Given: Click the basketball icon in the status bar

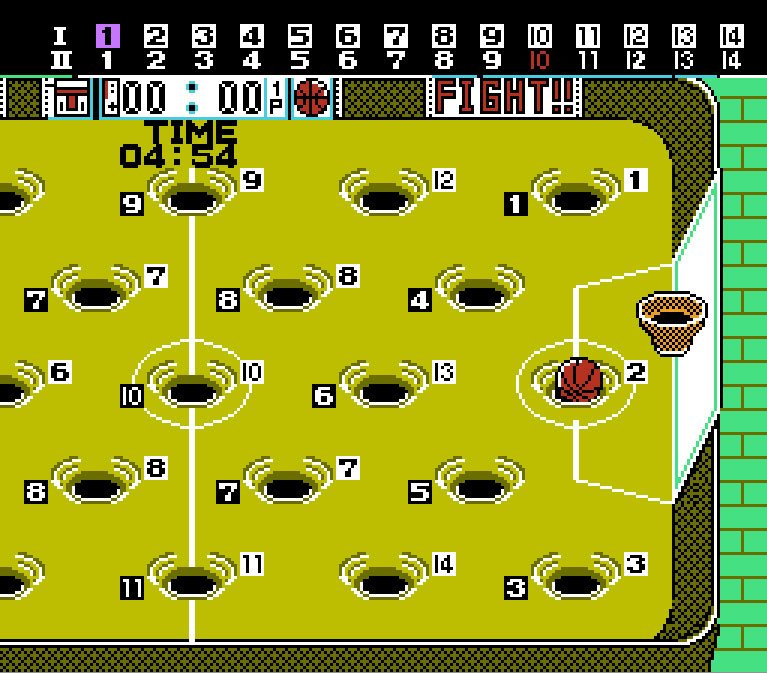Looking at the screenshot, I should (x=312, y=98).
